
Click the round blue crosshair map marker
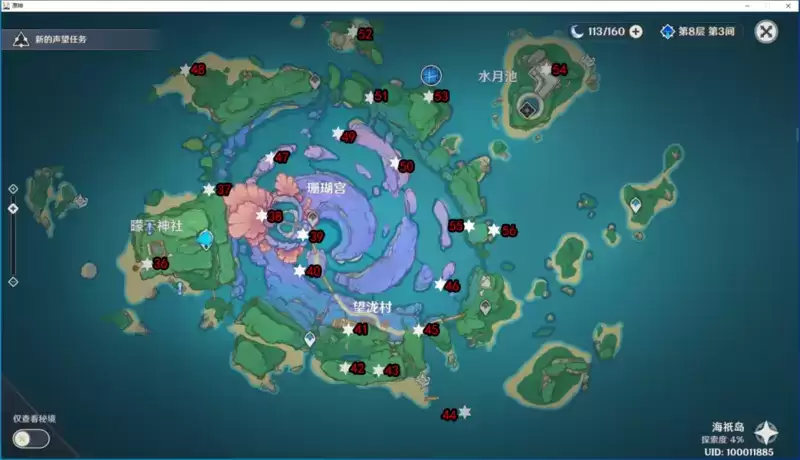click(431, 74)
